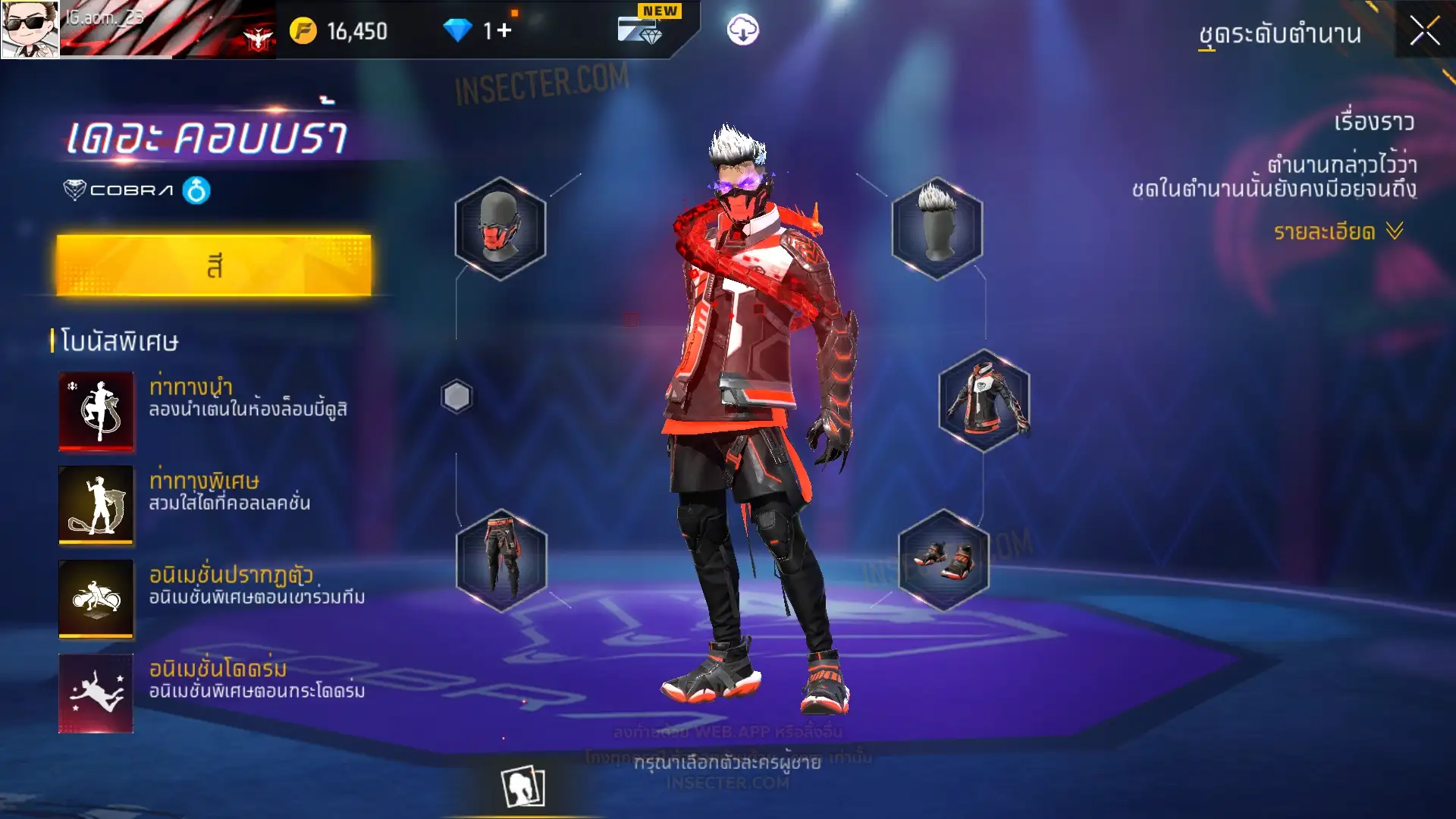Preview the ท่าทางพิเศษ special emote
This screenshot has height=819, width=1456.
pos(96,504)
